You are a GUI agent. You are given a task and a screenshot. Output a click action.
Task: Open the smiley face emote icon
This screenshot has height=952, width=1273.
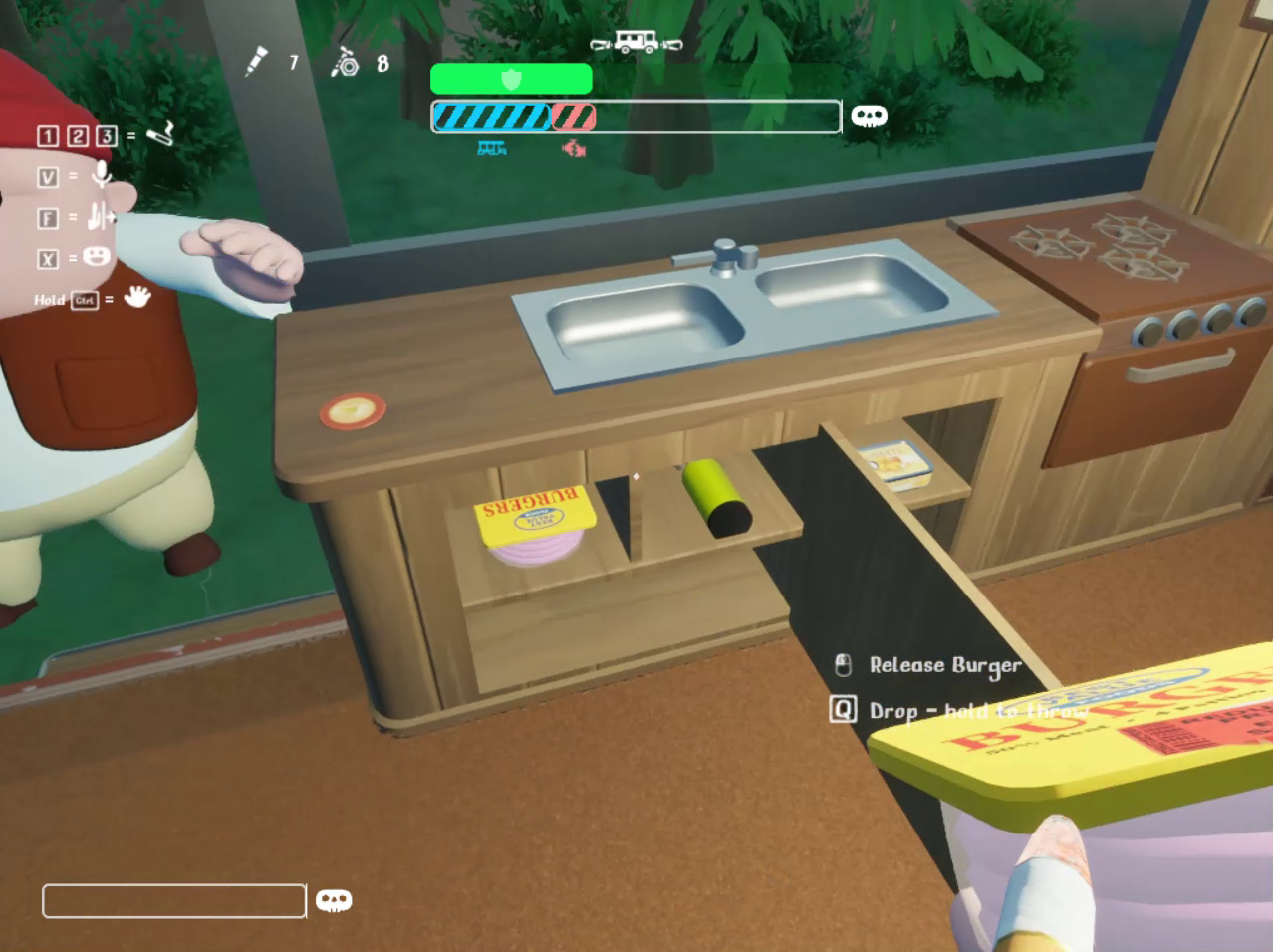pos(96,257)
